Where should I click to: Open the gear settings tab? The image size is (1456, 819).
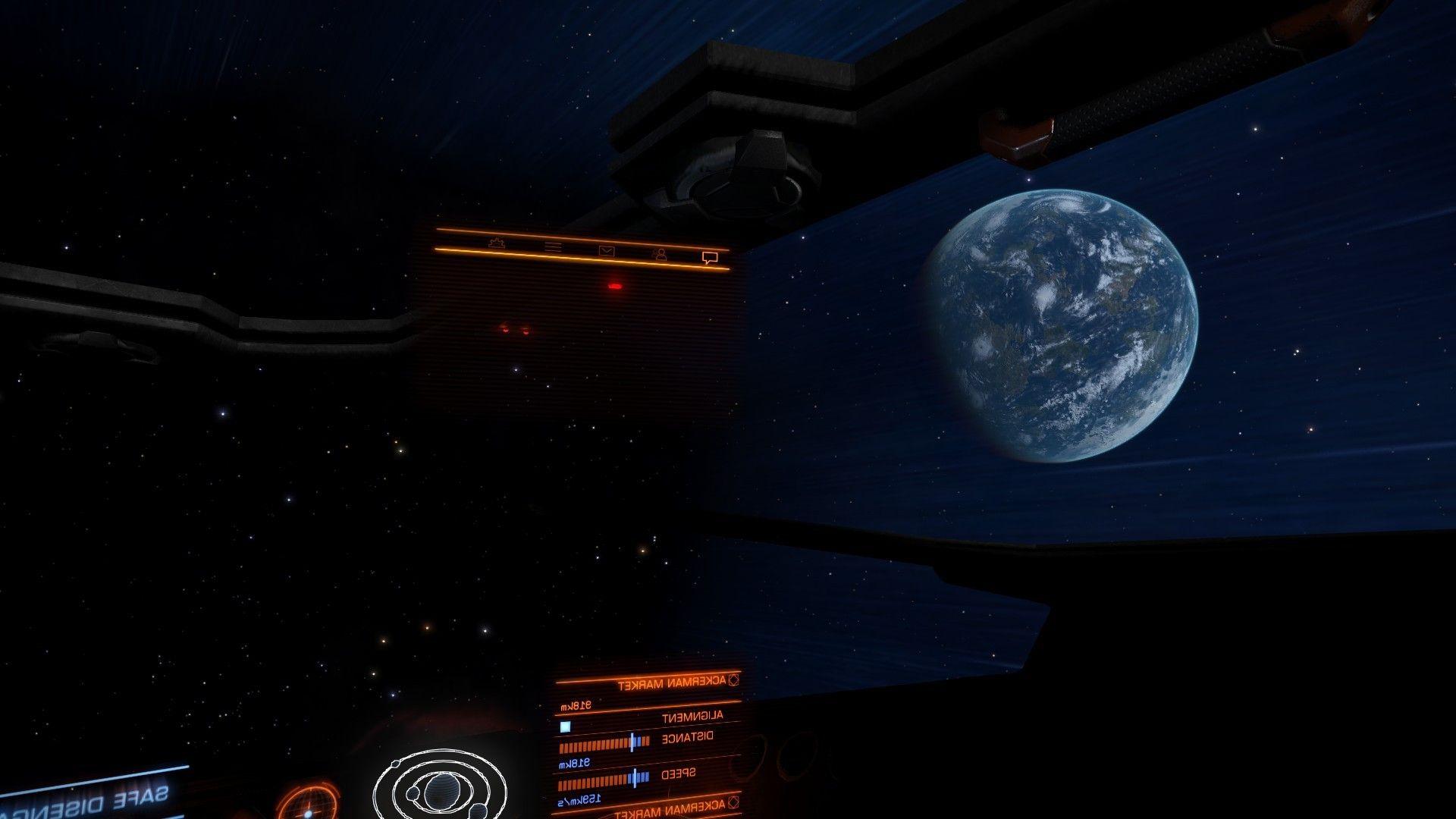(497, 243)
